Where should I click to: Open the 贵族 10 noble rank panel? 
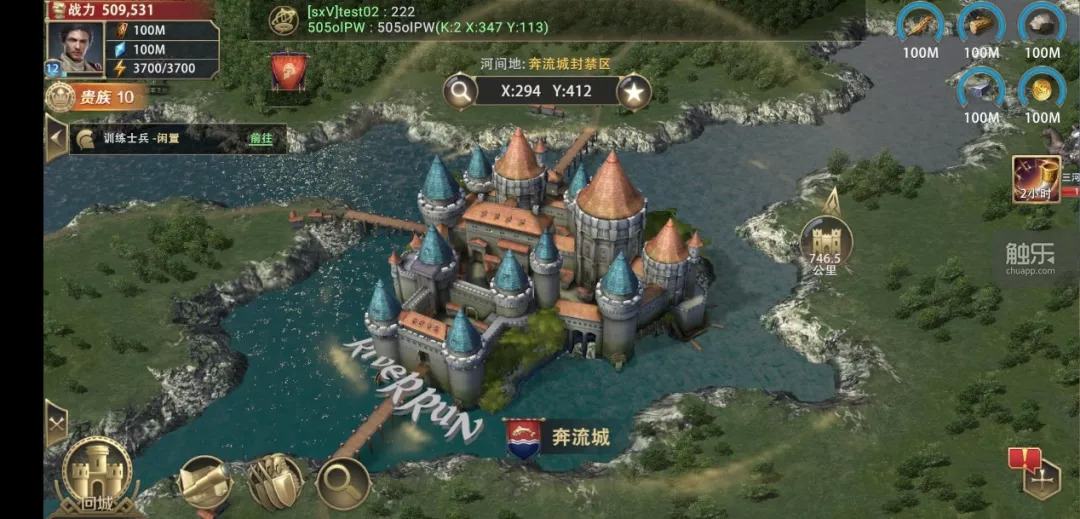(x=96, y=97)
